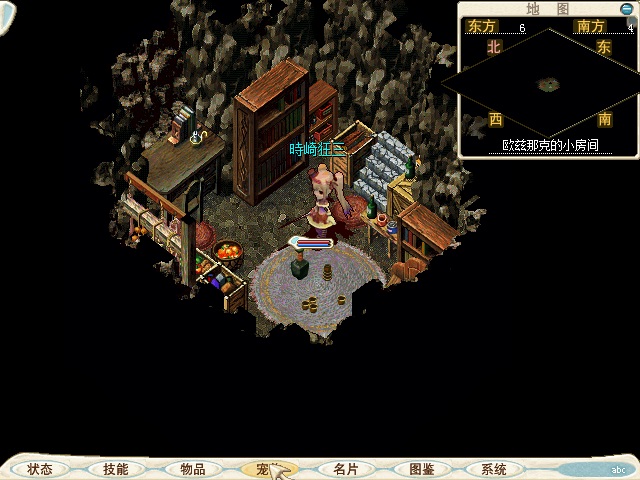Open the 名片 name card menu
Image resolution: width=640 pixels, height=480 pixels.
coord(345,469)
